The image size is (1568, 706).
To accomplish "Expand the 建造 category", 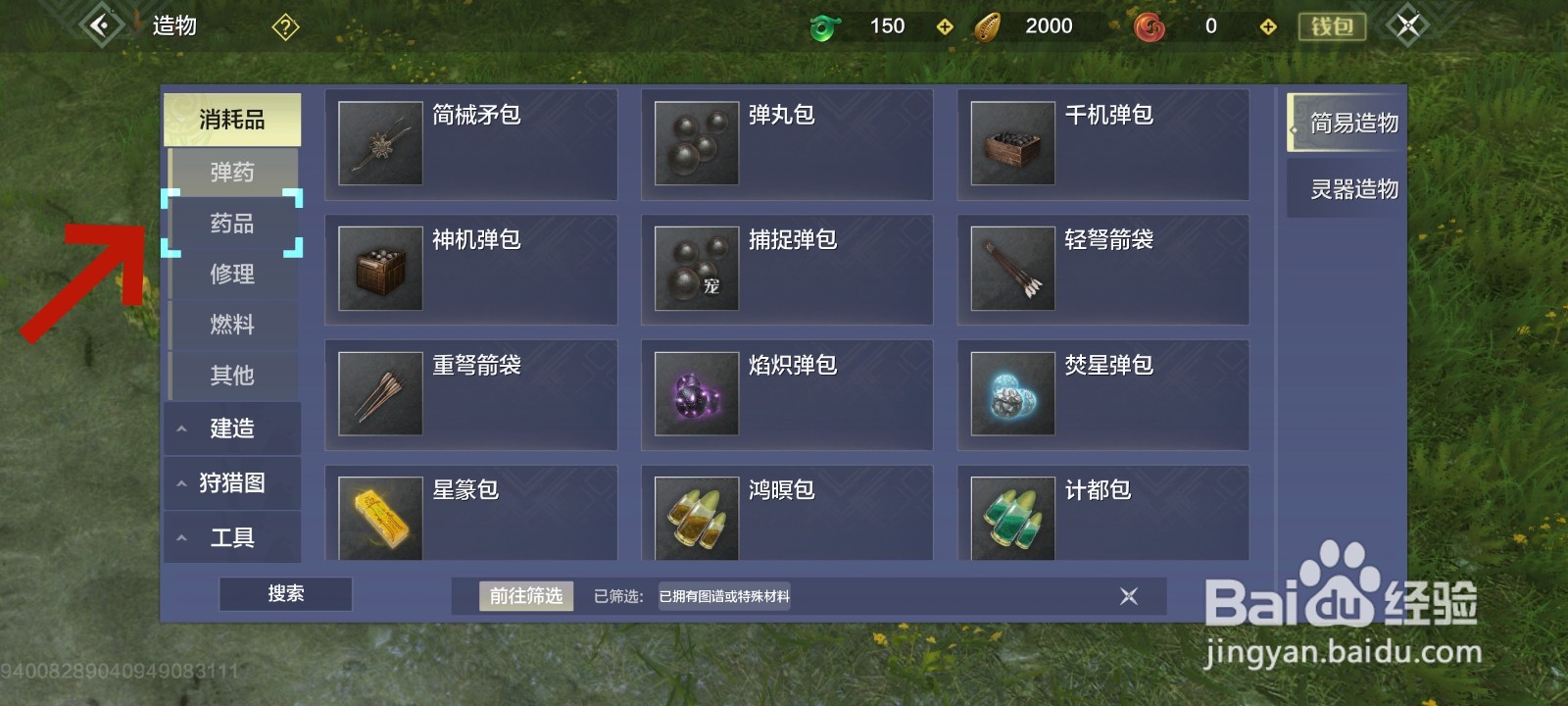I will point(232,429).
